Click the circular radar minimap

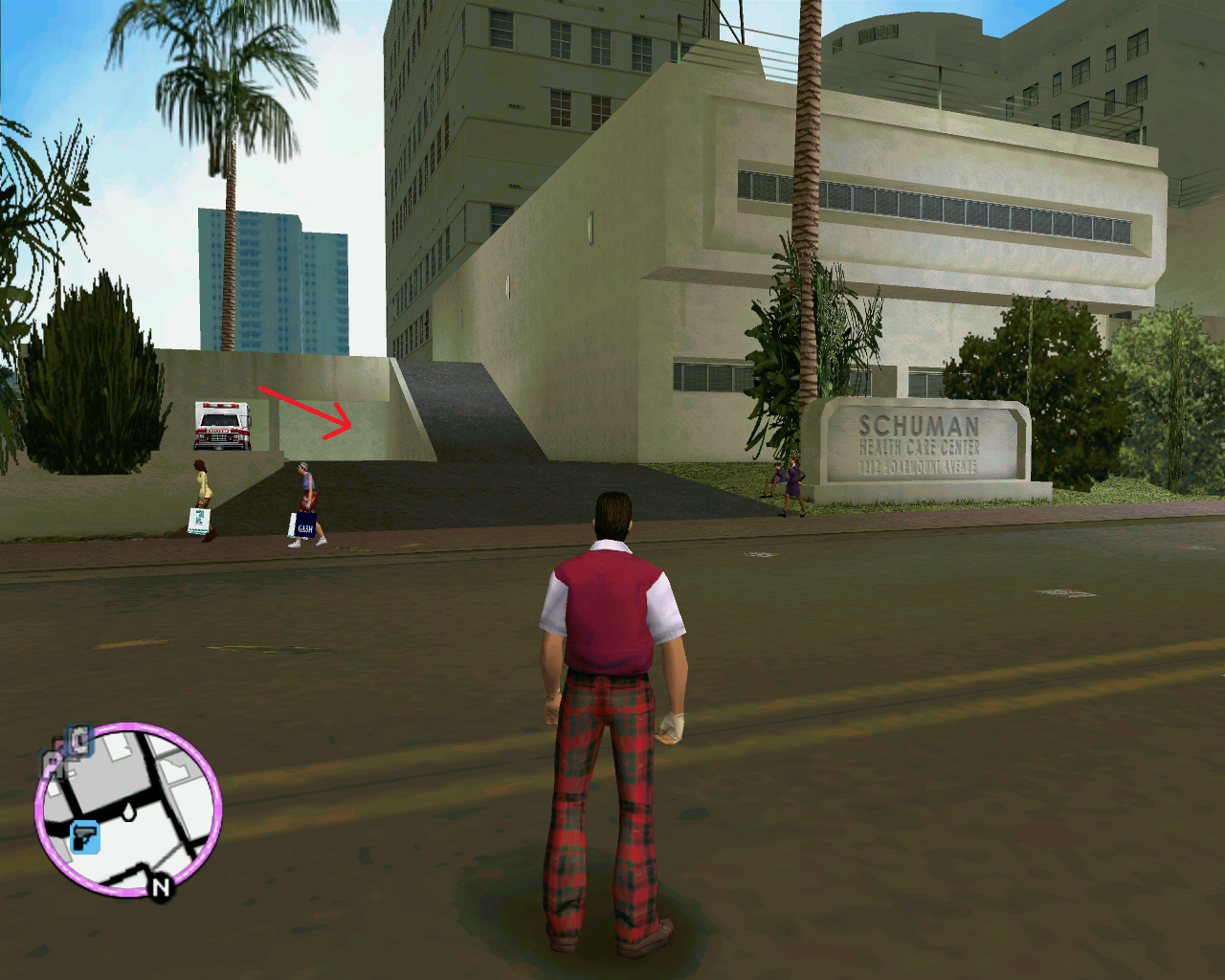[x=128, y=810]
